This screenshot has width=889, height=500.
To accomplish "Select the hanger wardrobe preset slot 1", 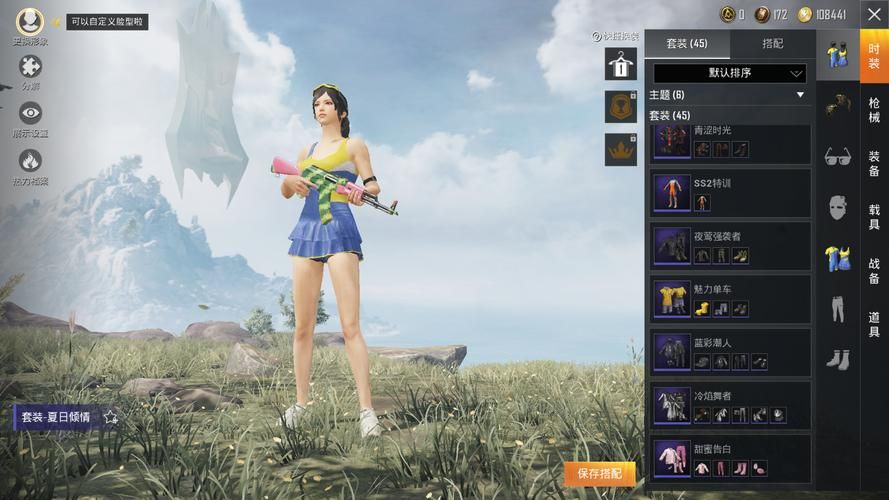I will 620,64.
